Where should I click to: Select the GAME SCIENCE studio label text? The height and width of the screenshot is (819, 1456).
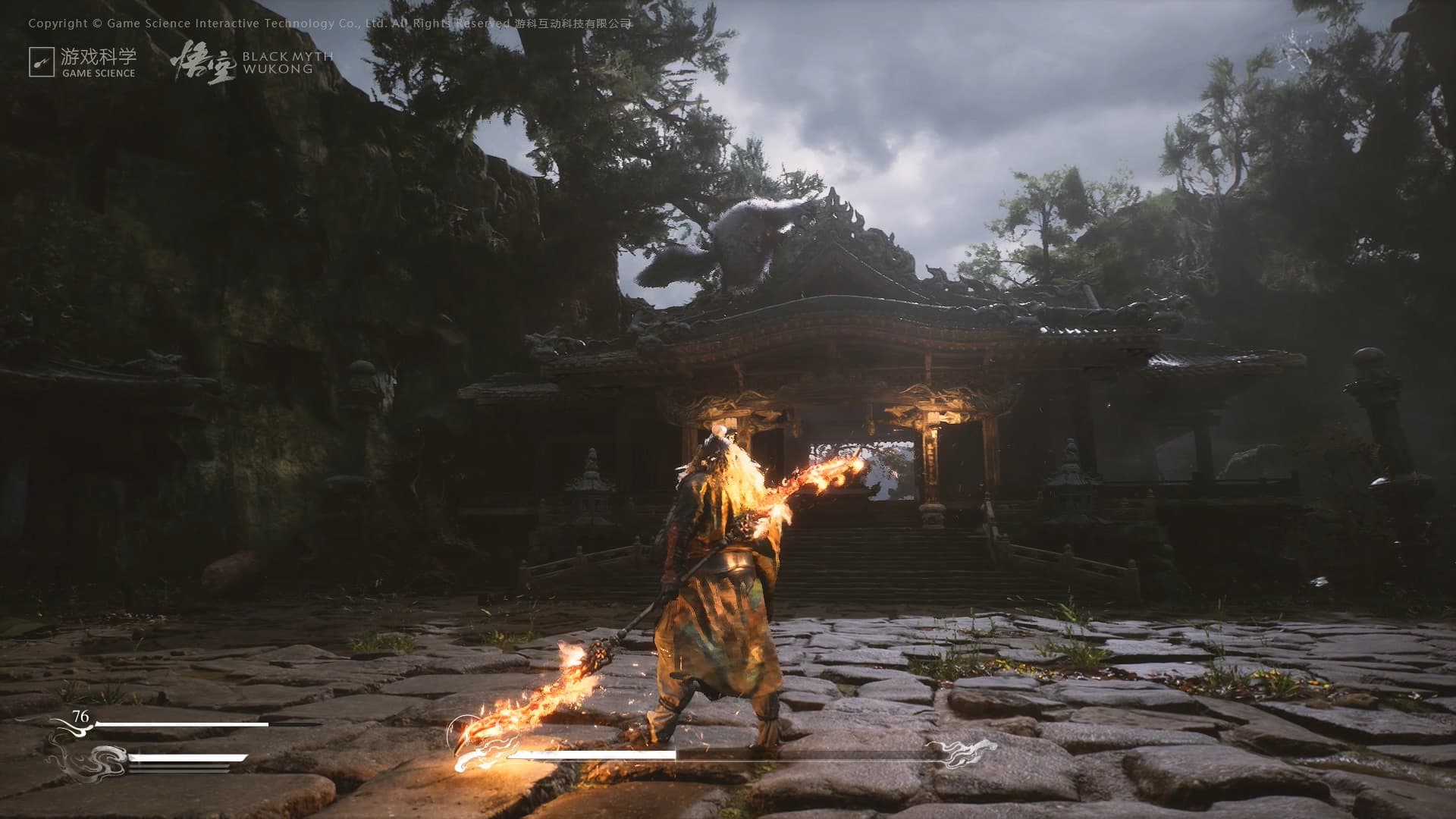click(x=99, y=73)
